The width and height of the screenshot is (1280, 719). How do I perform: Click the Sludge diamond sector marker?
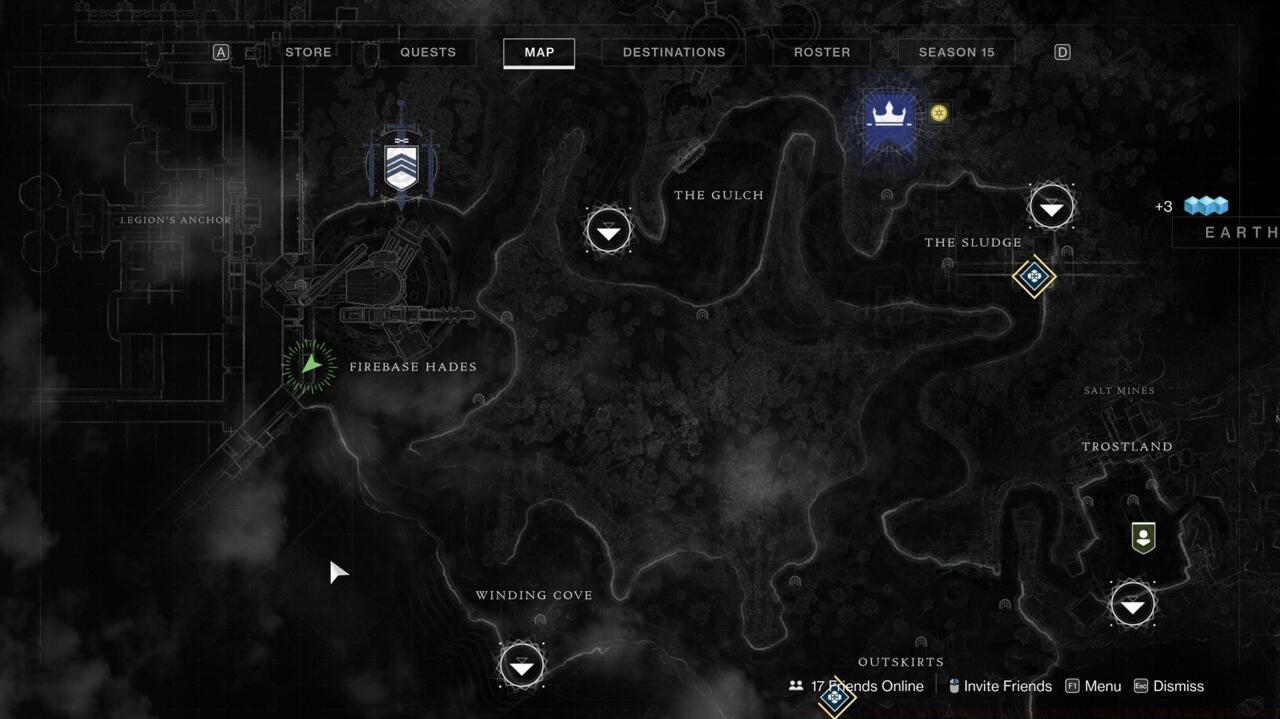tap(1034, 276)
